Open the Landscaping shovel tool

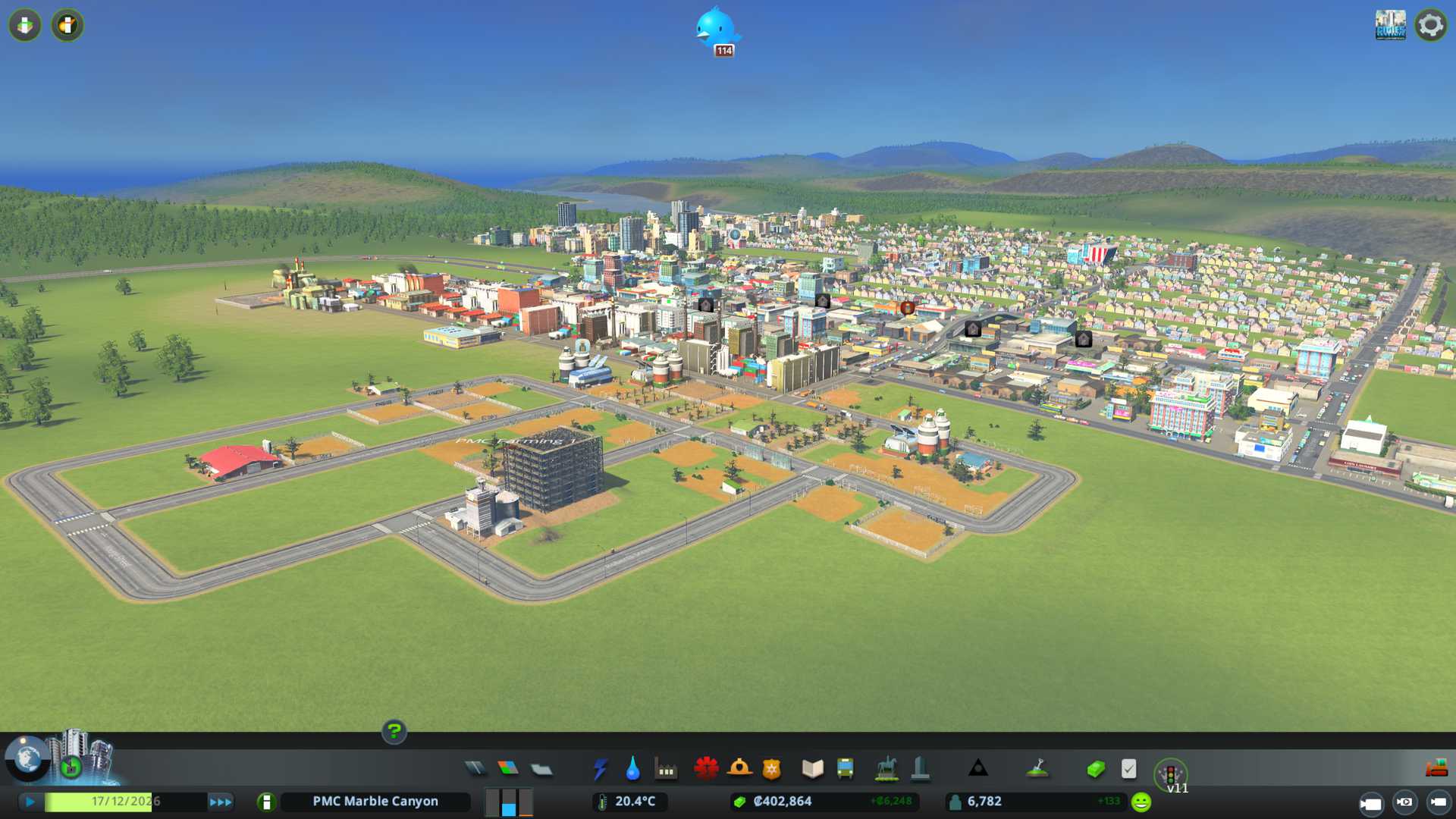pyautogui.click(x=1037, y=769)
